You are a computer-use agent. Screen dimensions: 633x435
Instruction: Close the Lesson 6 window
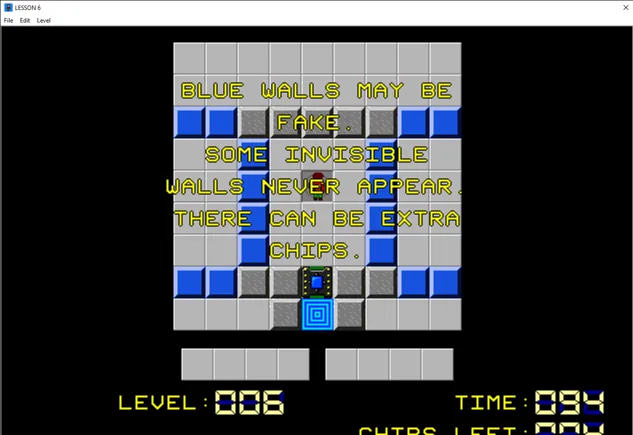(613, 7)
